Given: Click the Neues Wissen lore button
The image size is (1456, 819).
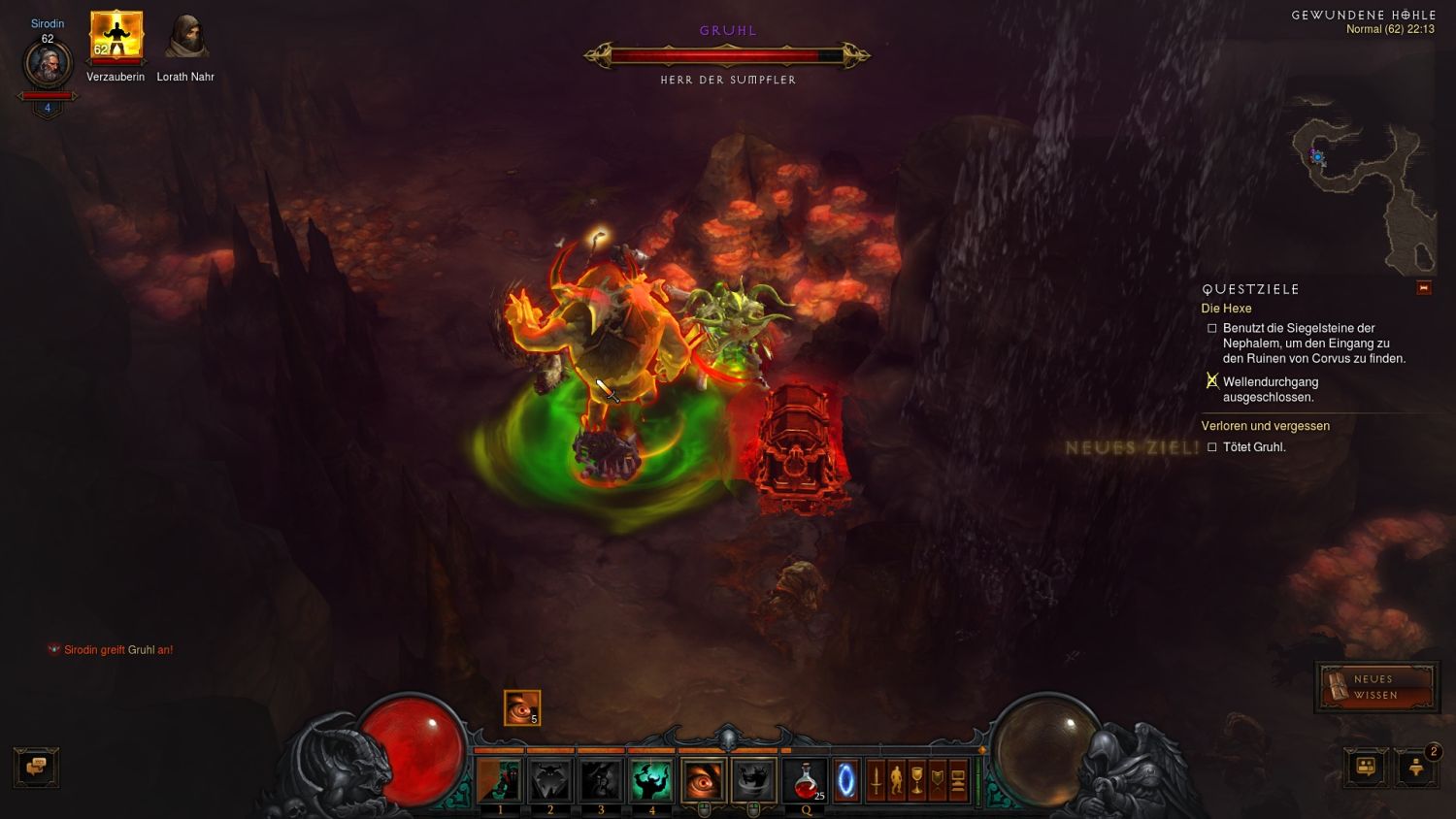Looking at the screenshot, I should pyautogui.click(x=1375, y=687).
